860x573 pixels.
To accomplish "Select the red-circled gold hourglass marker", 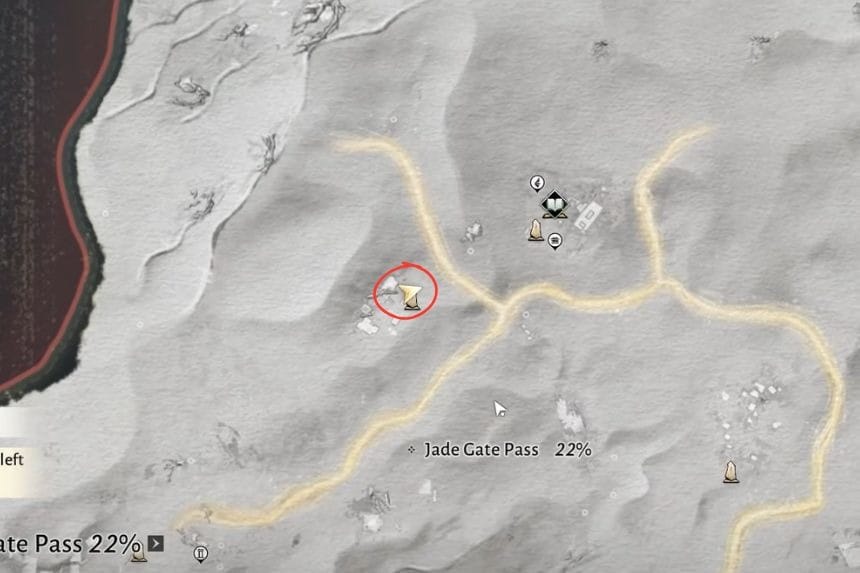I will (410, 295).
